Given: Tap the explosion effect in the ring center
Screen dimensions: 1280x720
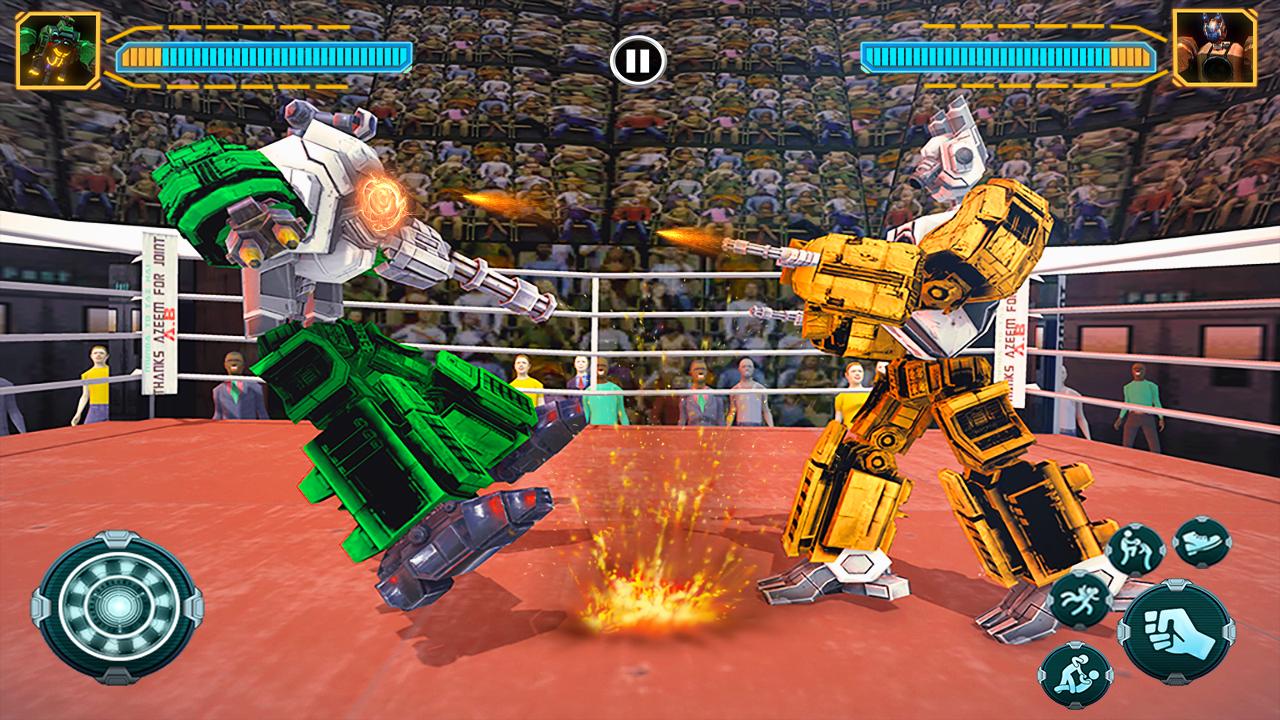Looking at the screenshot, I should click(650, 600).
